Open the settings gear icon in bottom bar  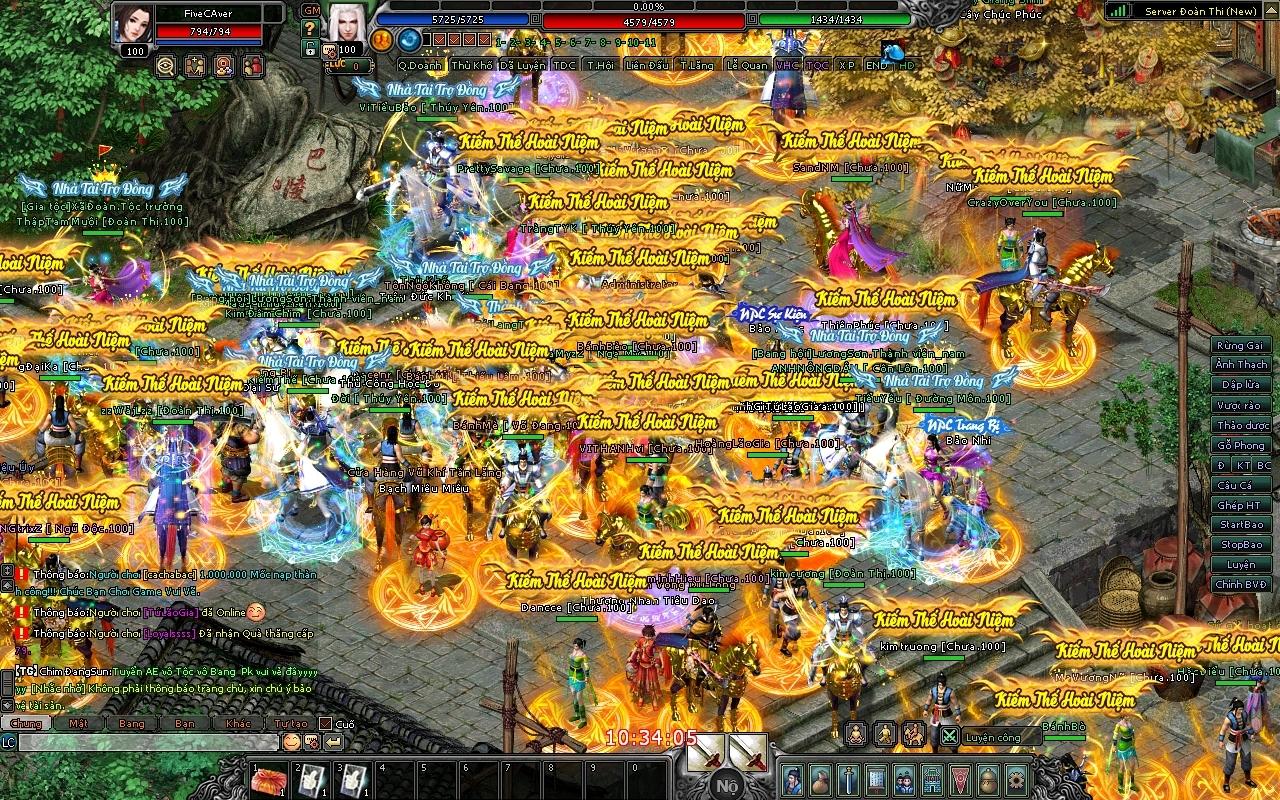coord(1017,779)
